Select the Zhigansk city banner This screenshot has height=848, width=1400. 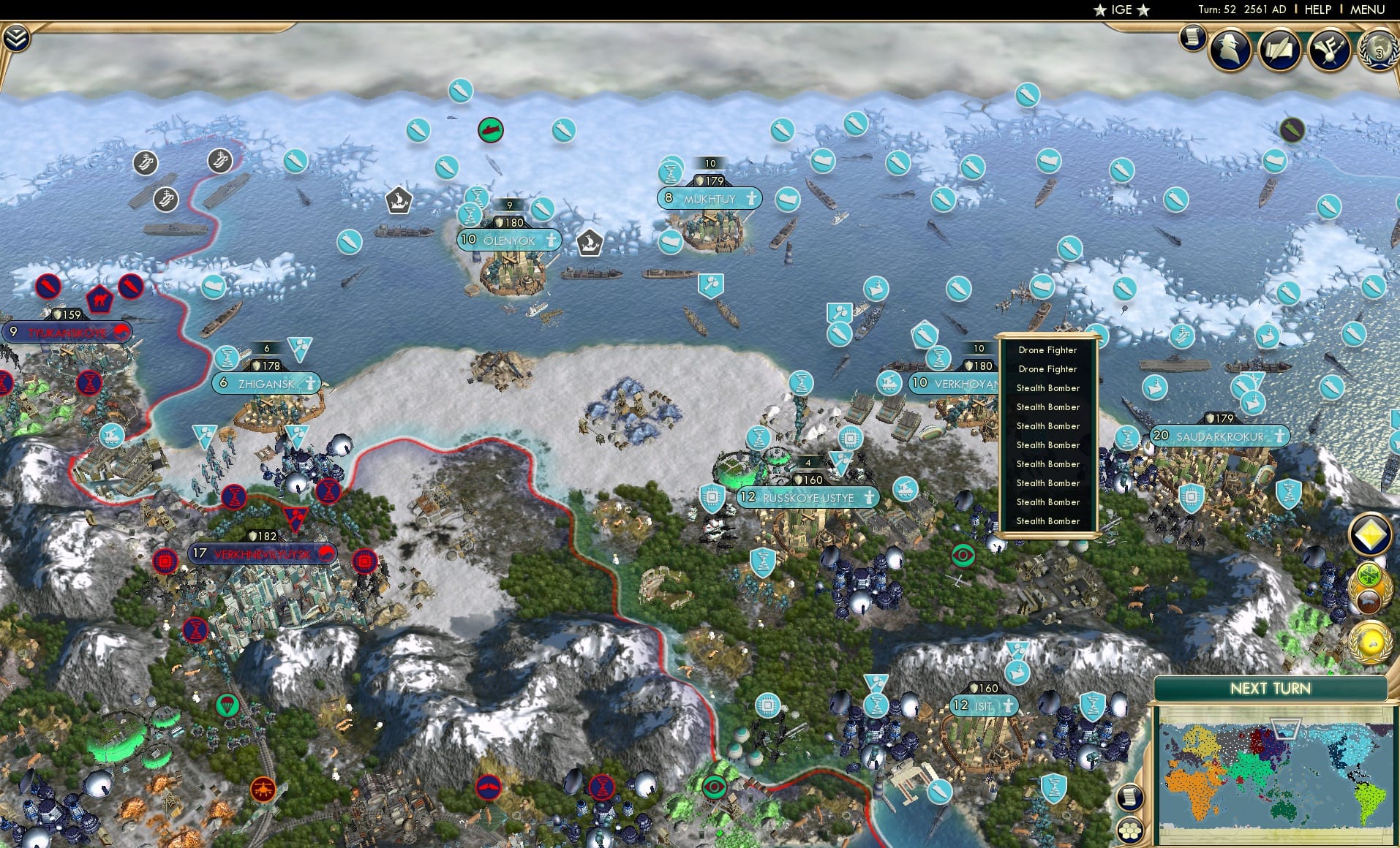pos(266,382)
